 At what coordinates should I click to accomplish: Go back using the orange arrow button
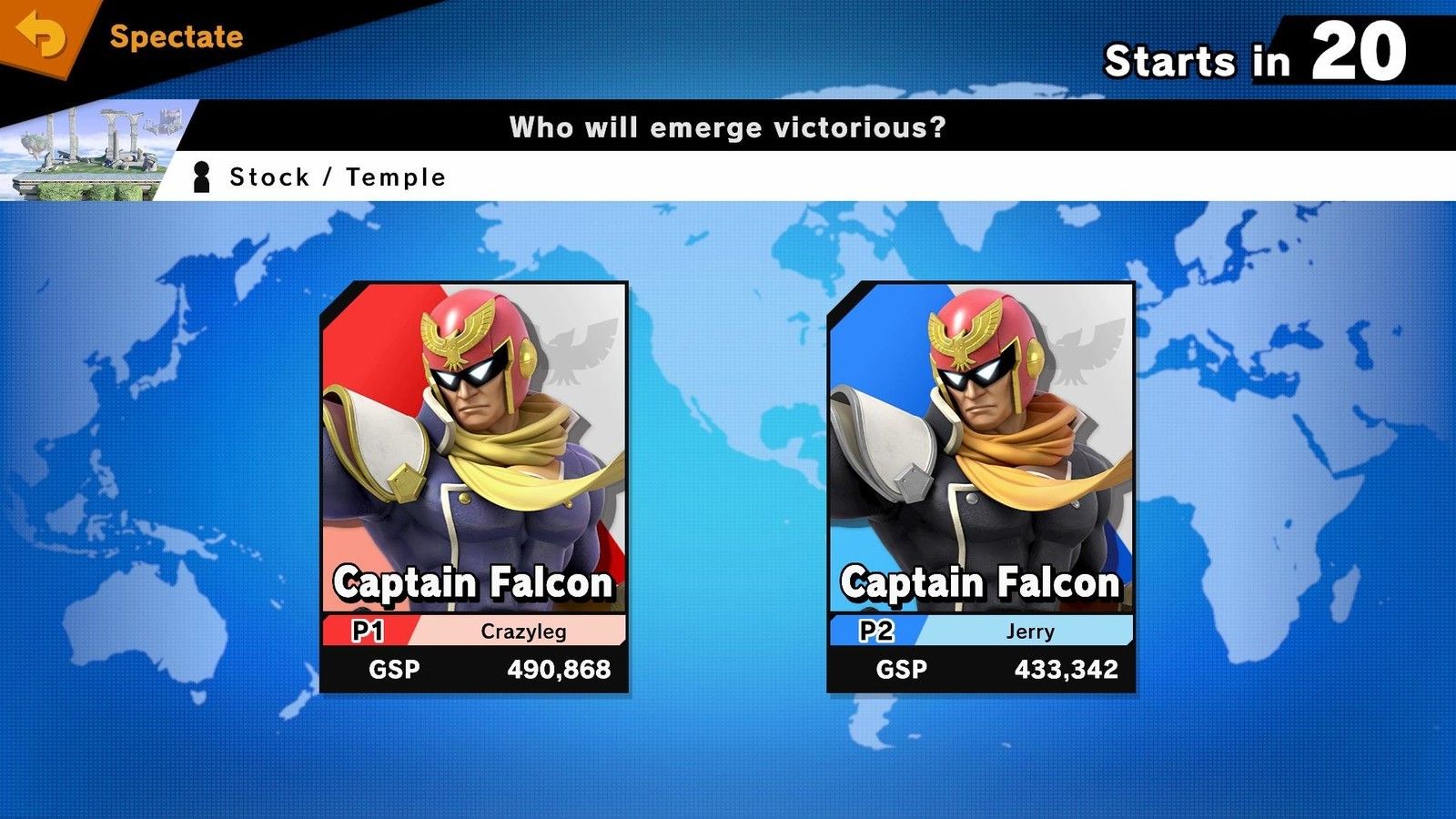tap(41, 36)
